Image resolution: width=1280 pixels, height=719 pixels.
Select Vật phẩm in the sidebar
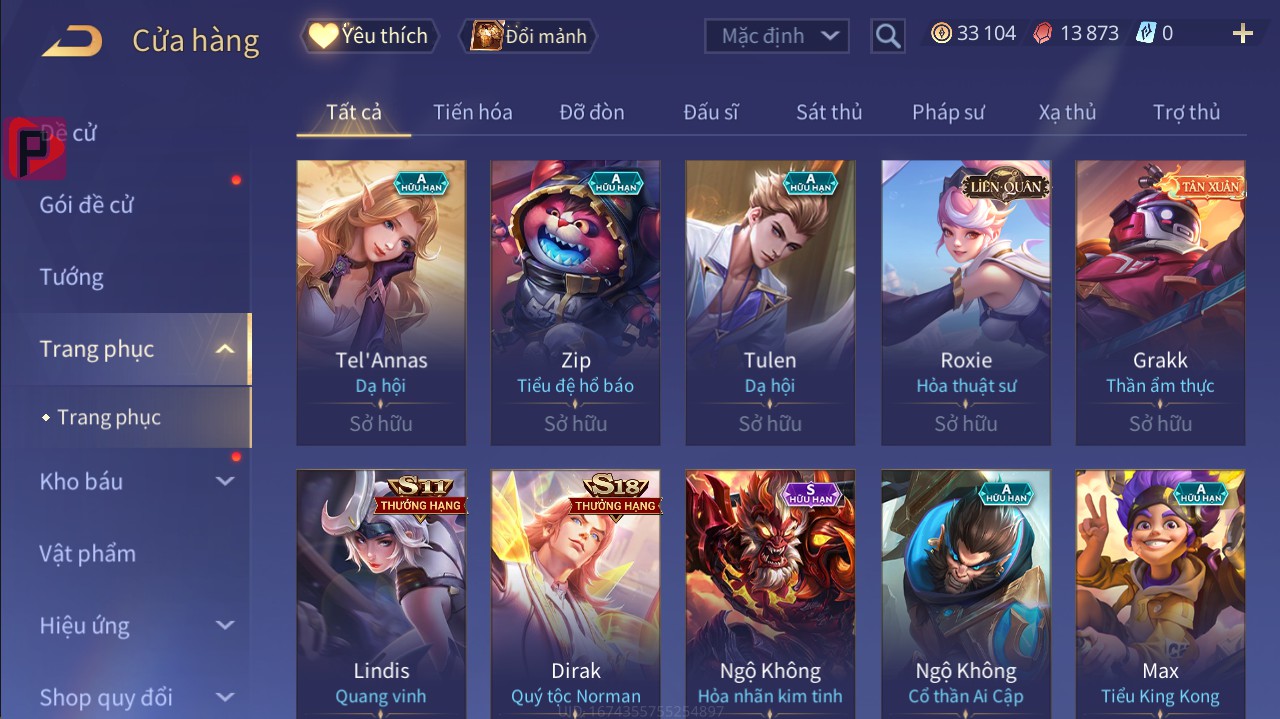point(88,553)
